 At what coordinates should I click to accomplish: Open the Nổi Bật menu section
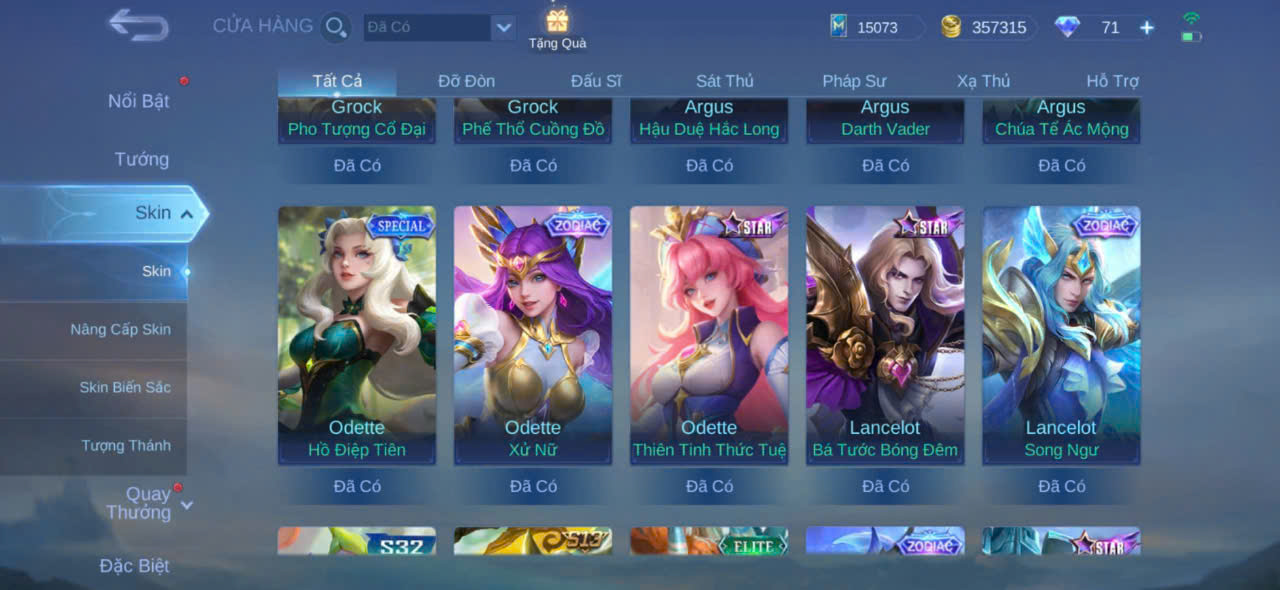(x=139, y=101)
